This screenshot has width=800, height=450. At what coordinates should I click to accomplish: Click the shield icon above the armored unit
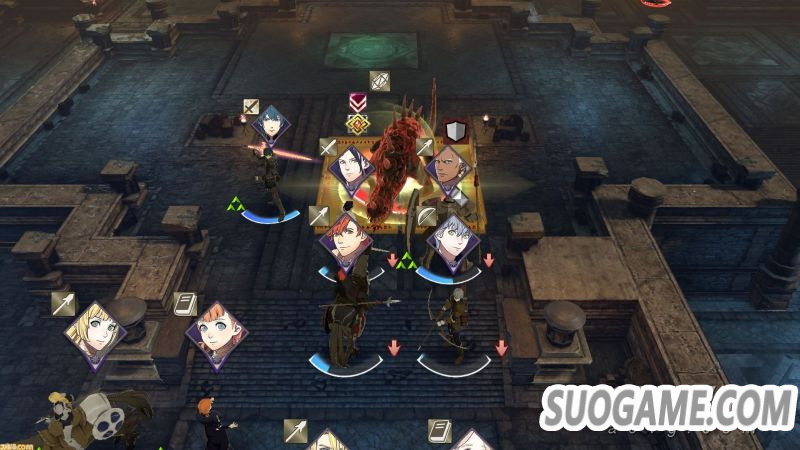click(456, 131)
